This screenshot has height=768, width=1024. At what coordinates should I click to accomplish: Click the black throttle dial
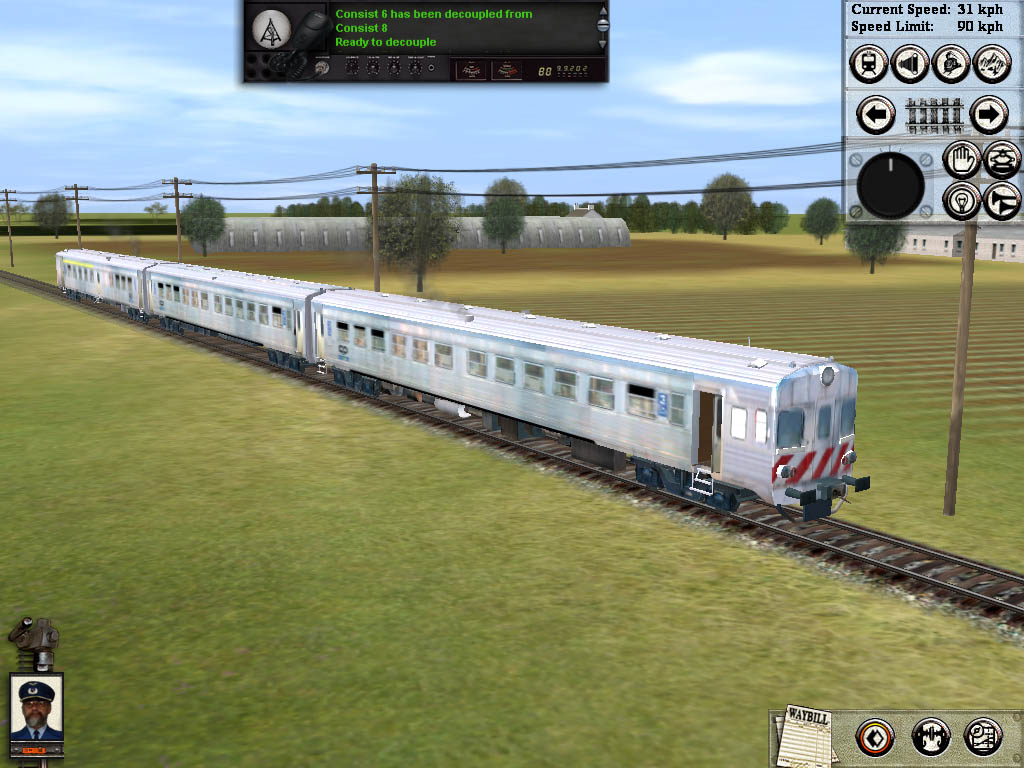coord(890,186)
